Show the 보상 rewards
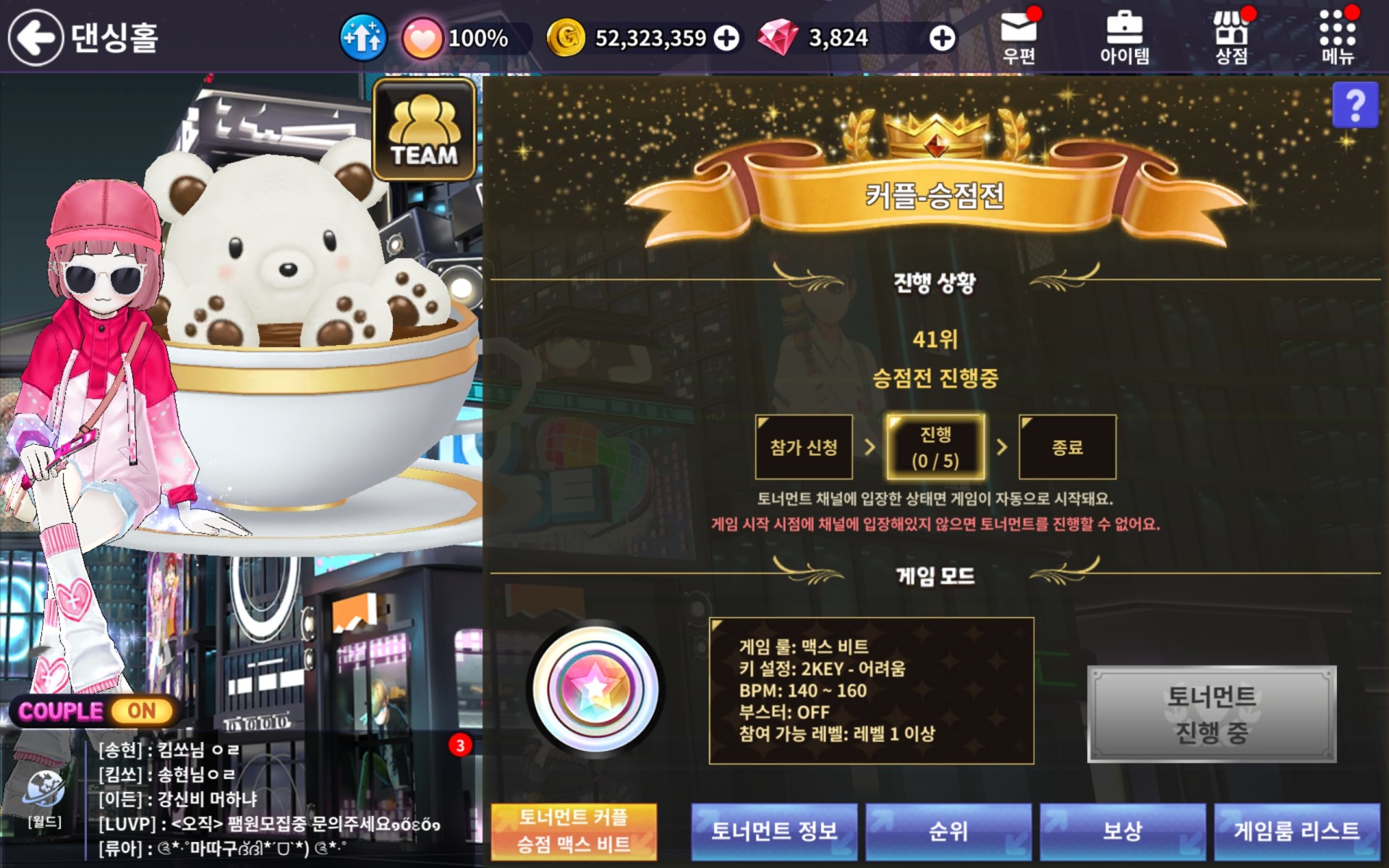 [1123, 831]
